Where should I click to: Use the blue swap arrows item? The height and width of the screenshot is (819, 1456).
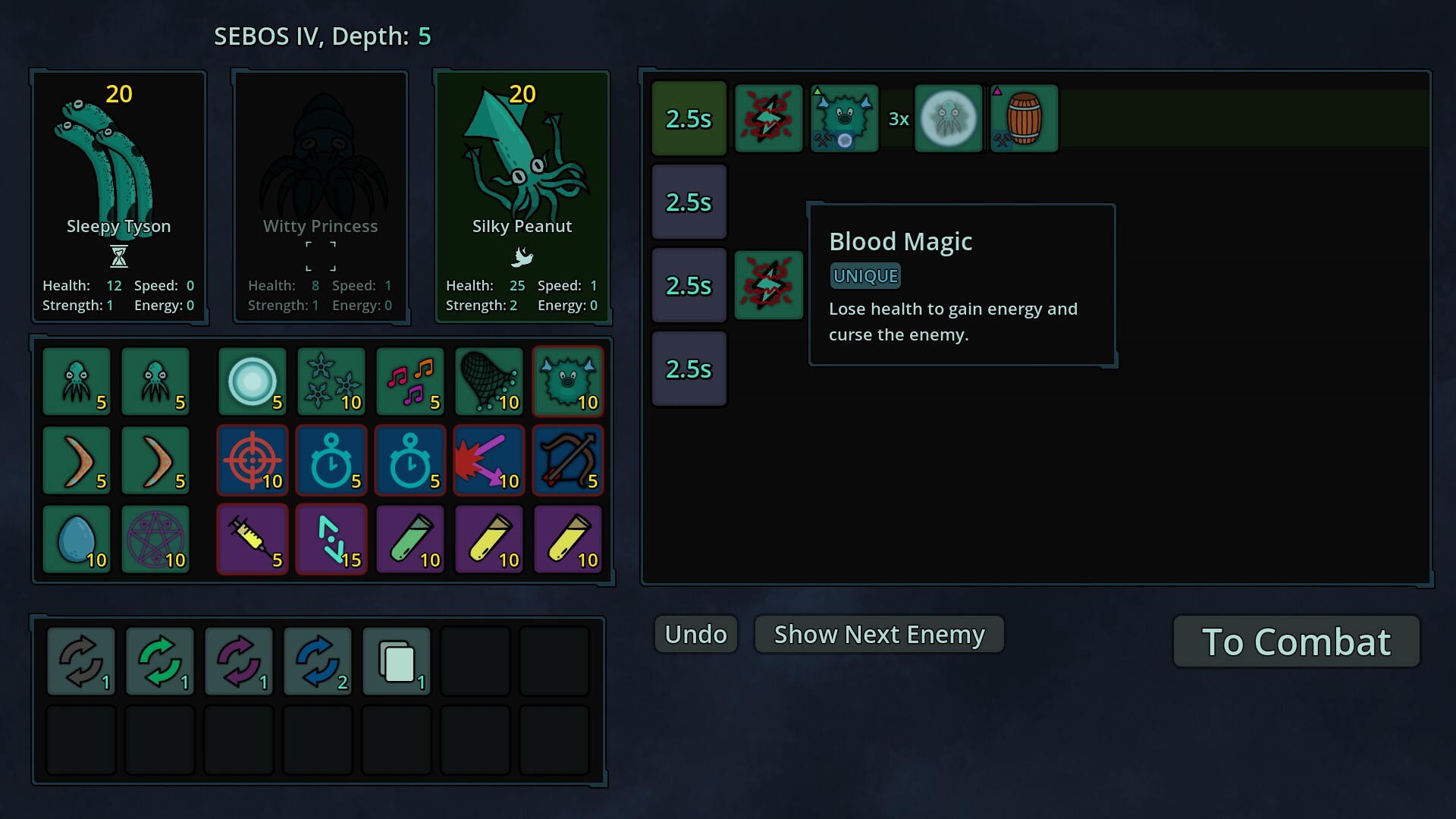pyautogui.click(x=318, y=661)
